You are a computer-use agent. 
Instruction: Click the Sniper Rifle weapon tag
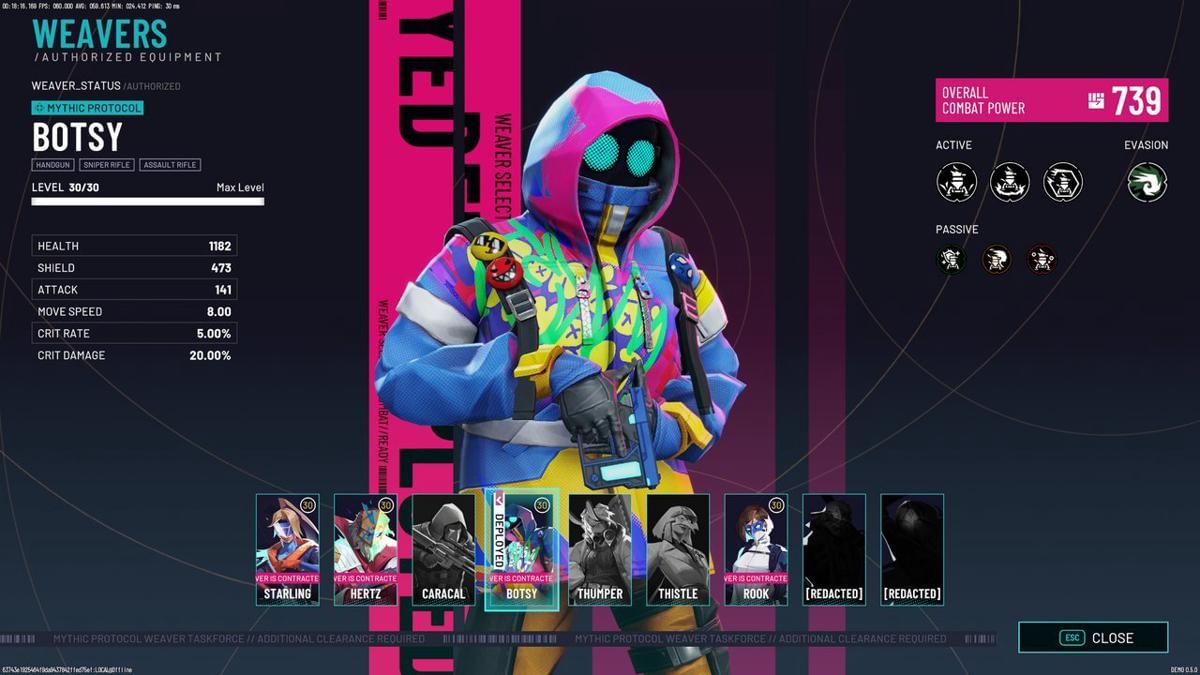(x=107, y=165)
